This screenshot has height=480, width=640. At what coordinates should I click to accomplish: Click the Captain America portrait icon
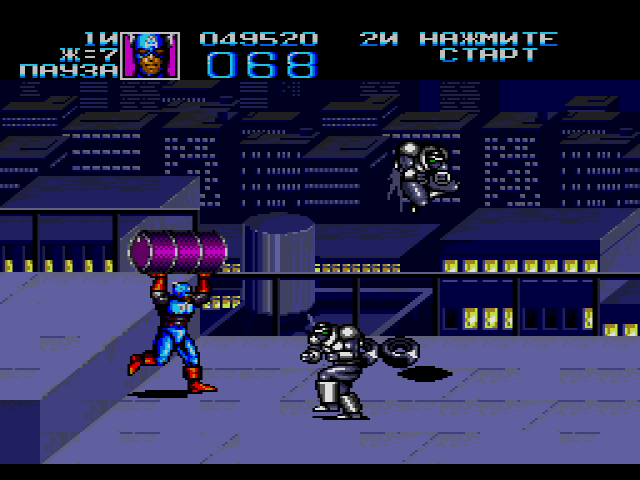tap(150, 56)
